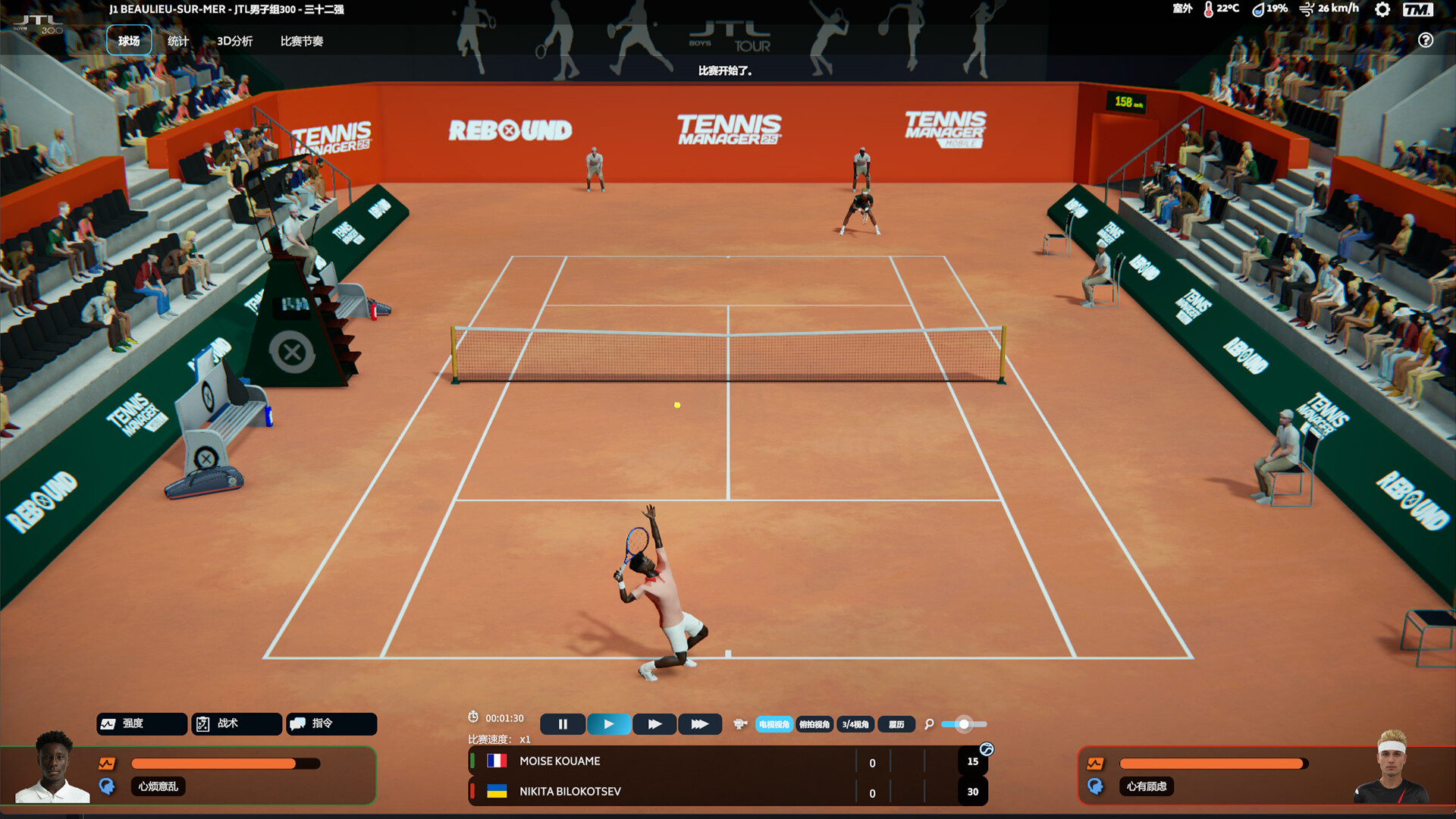
Task: Open the settings gear in the top bar
Action: click(1382, 11)
